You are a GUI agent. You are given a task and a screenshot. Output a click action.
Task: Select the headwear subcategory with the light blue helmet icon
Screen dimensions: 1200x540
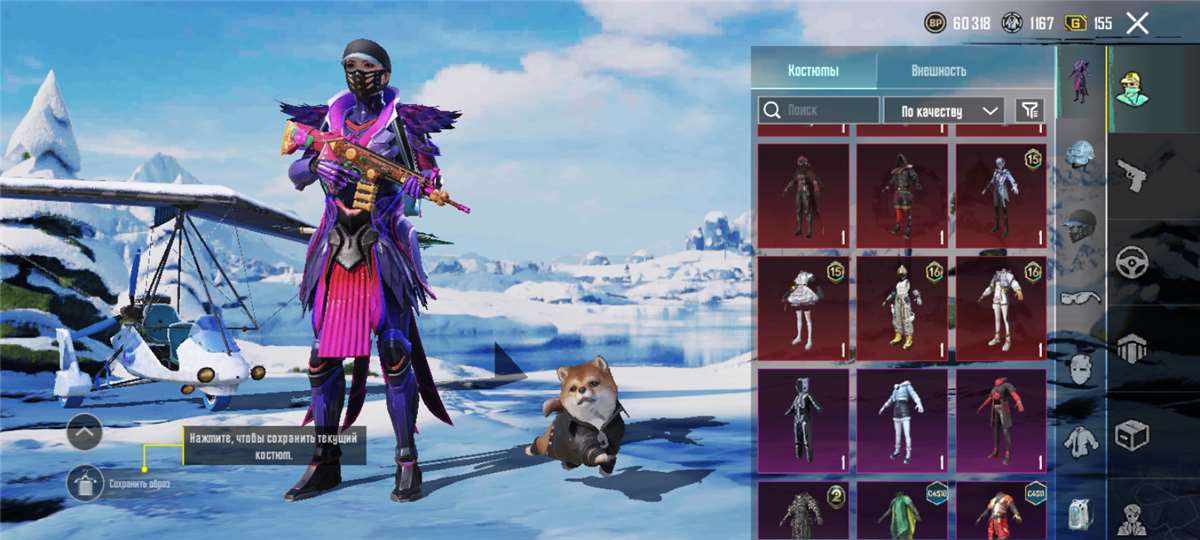coord(1081,154)
